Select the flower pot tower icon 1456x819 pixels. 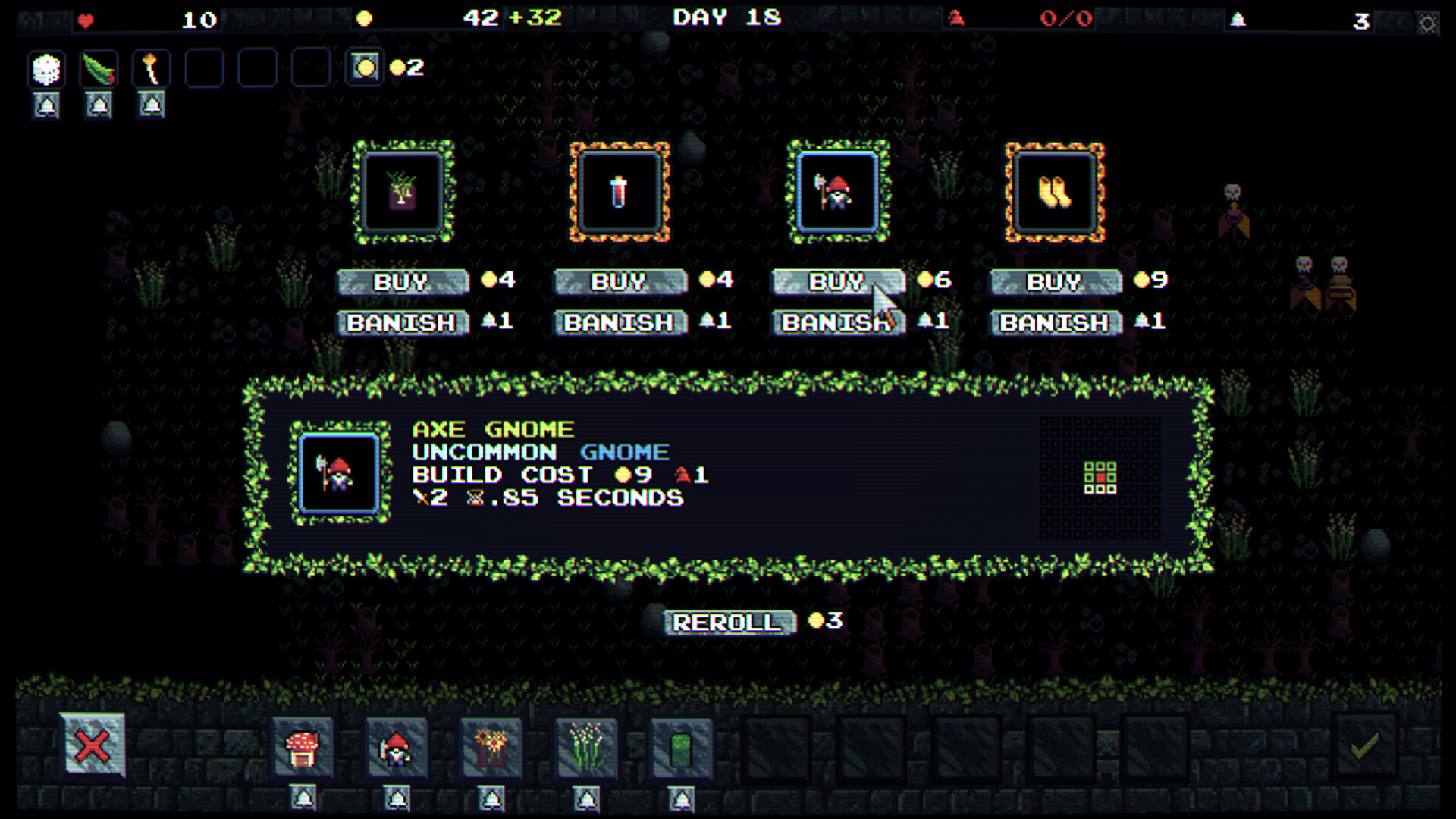(492, 749)
